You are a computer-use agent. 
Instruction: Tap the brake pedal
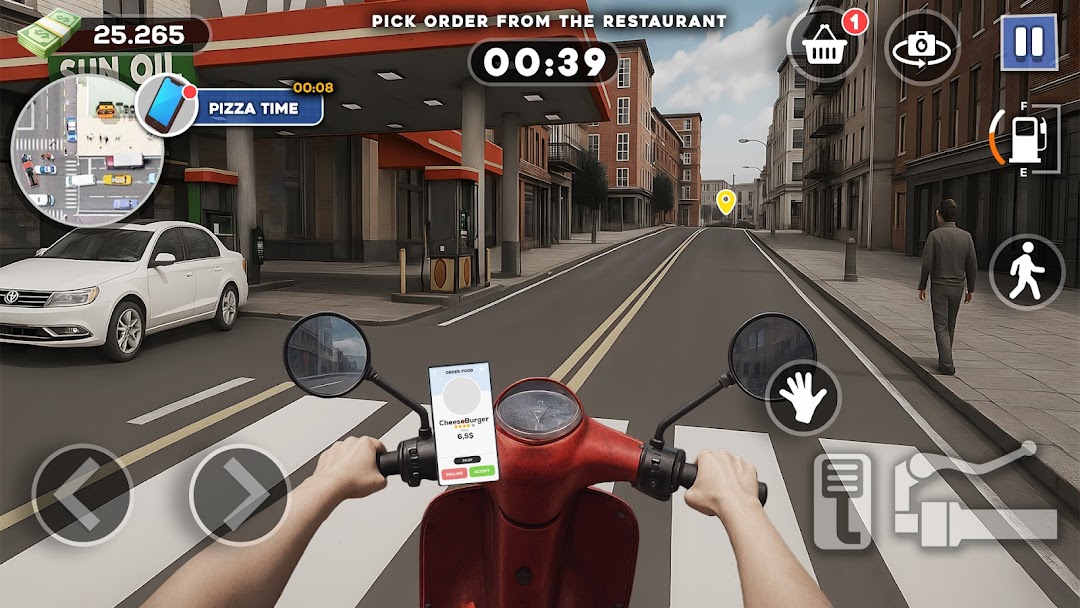pyautogui.click(x=842, y=500)
